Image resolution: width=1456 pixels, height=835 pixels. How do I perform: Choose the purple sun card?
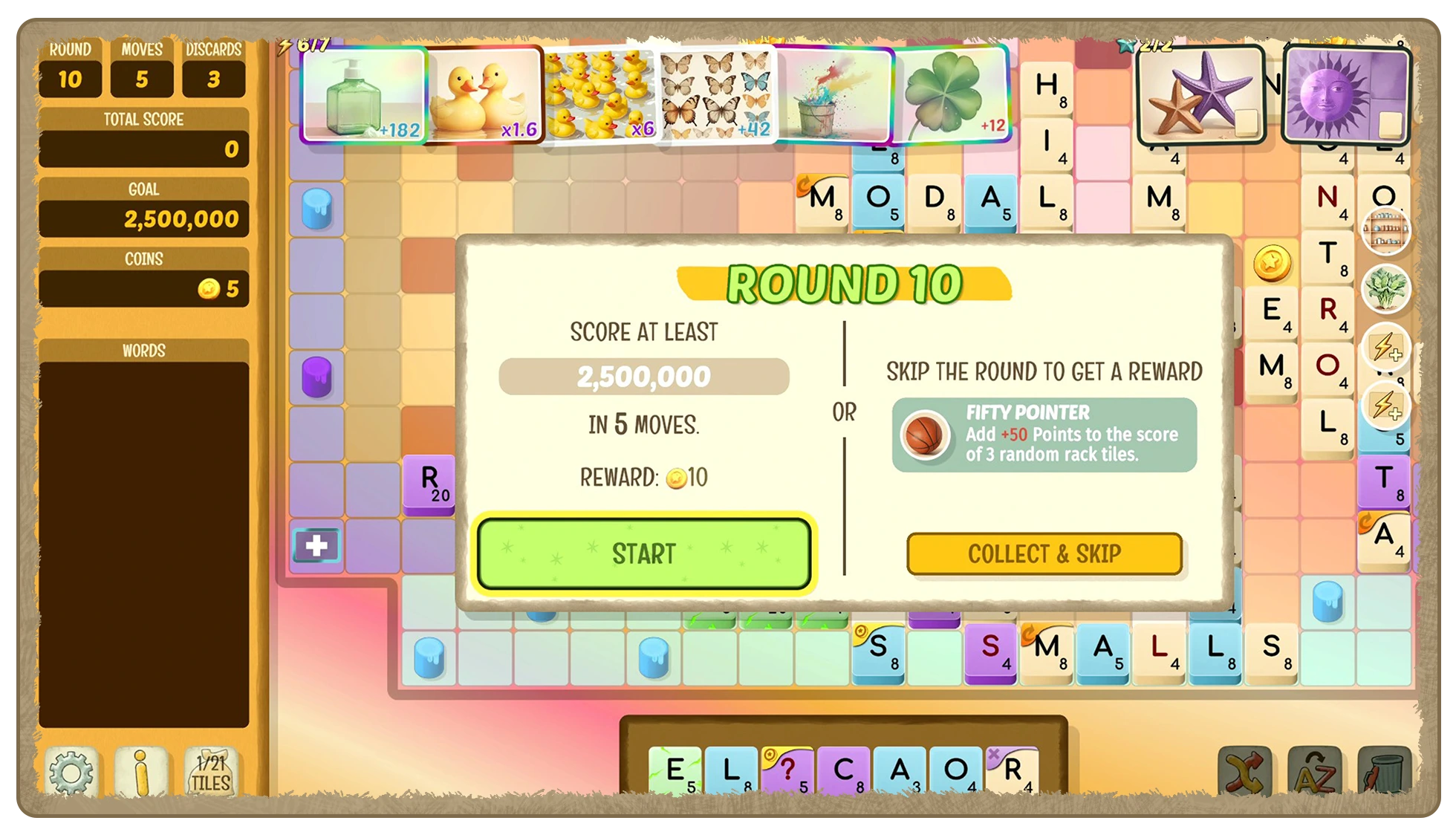point(1345,94)
